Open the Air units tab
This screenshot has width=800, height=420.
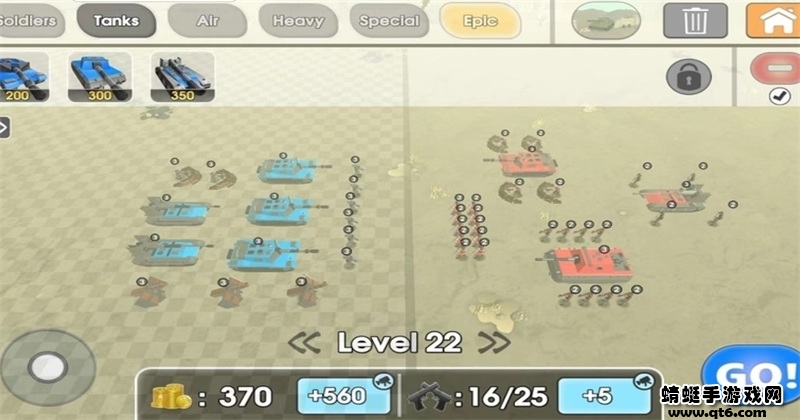pos(207,20)
